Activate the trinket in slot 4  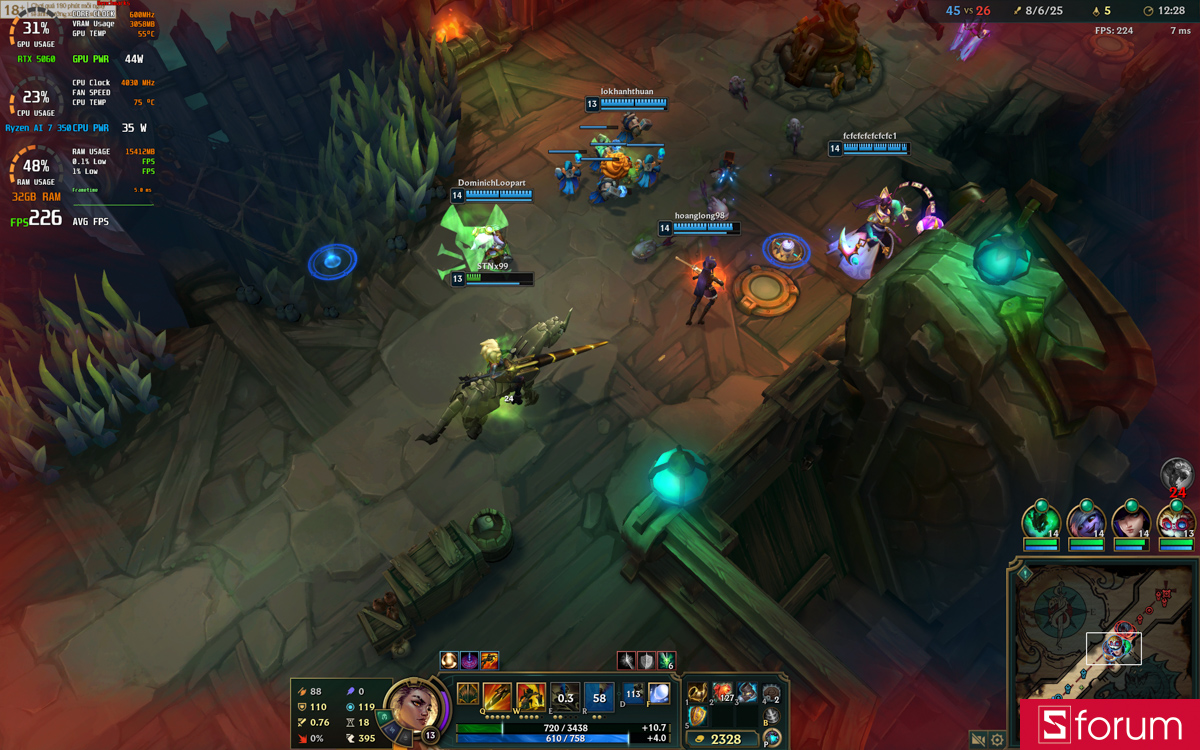tap(771, 693)
